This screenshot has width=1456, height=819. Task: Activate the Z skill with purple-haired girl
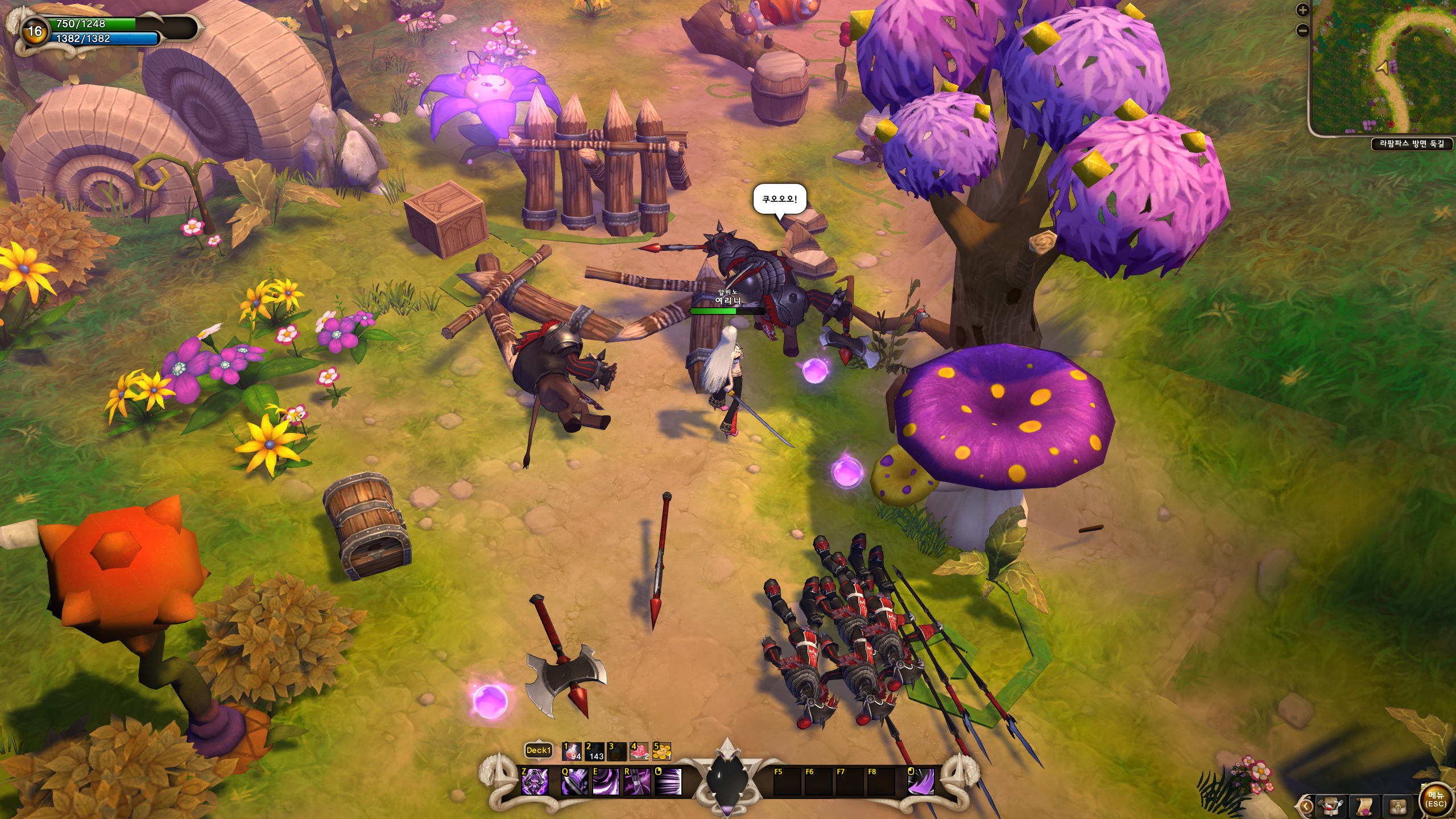pyautogui.click(x=535, y=781)
